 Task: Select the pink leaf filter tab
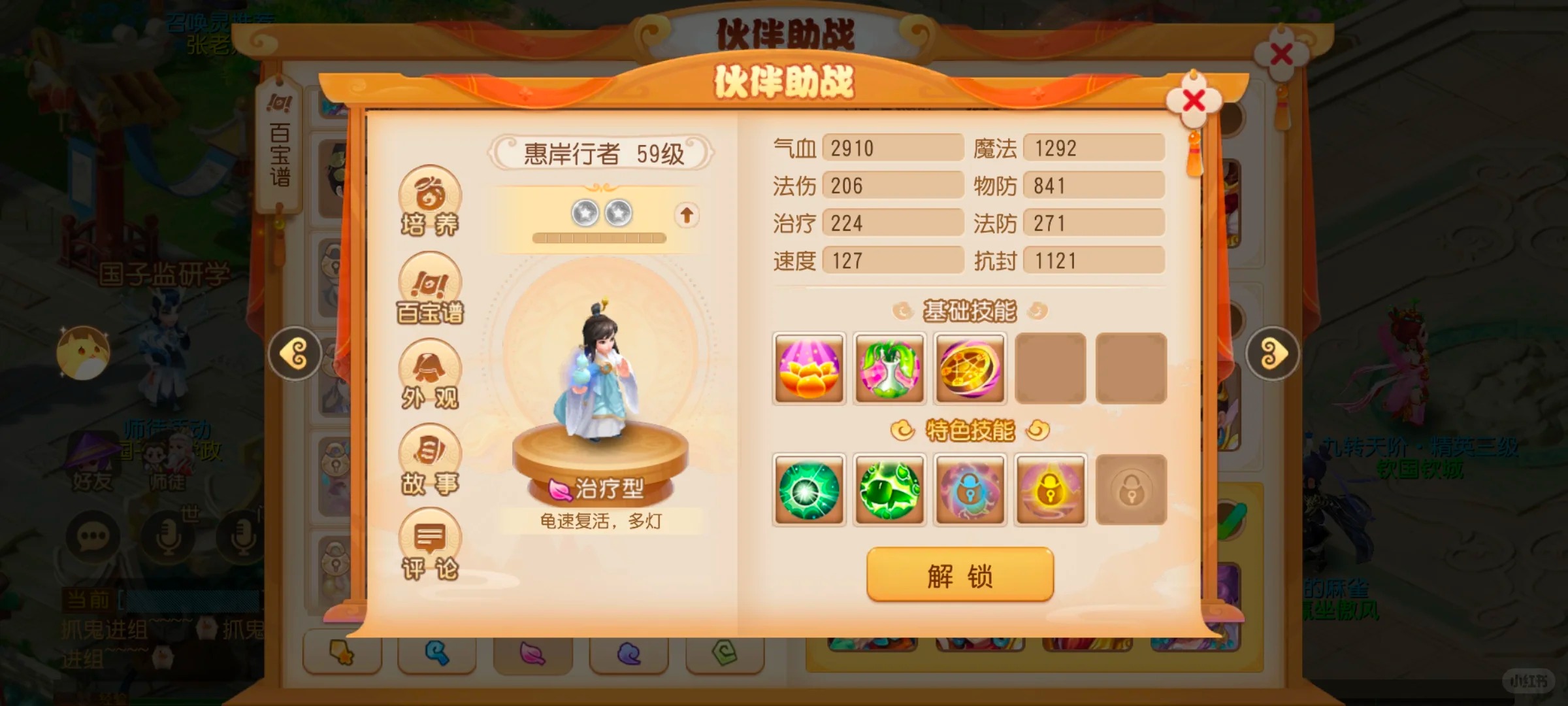point(532,653)
